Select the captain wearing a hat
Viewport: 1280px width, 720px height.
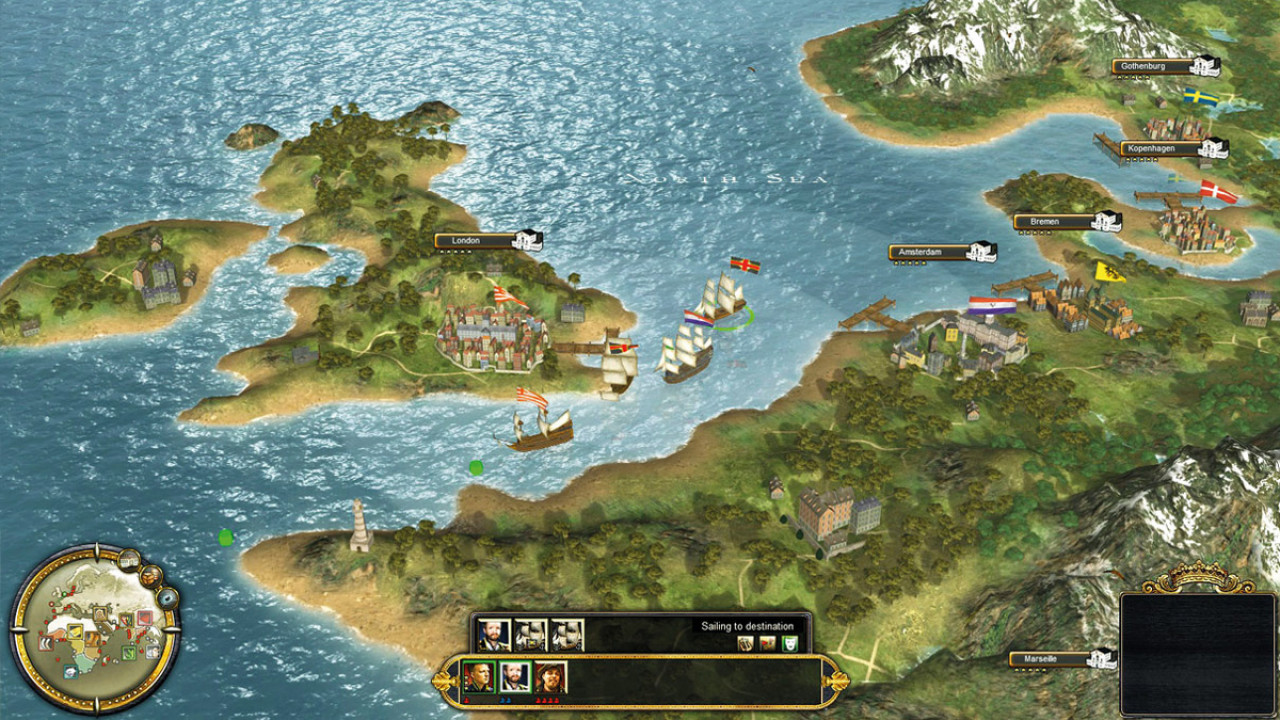point(550,678)
